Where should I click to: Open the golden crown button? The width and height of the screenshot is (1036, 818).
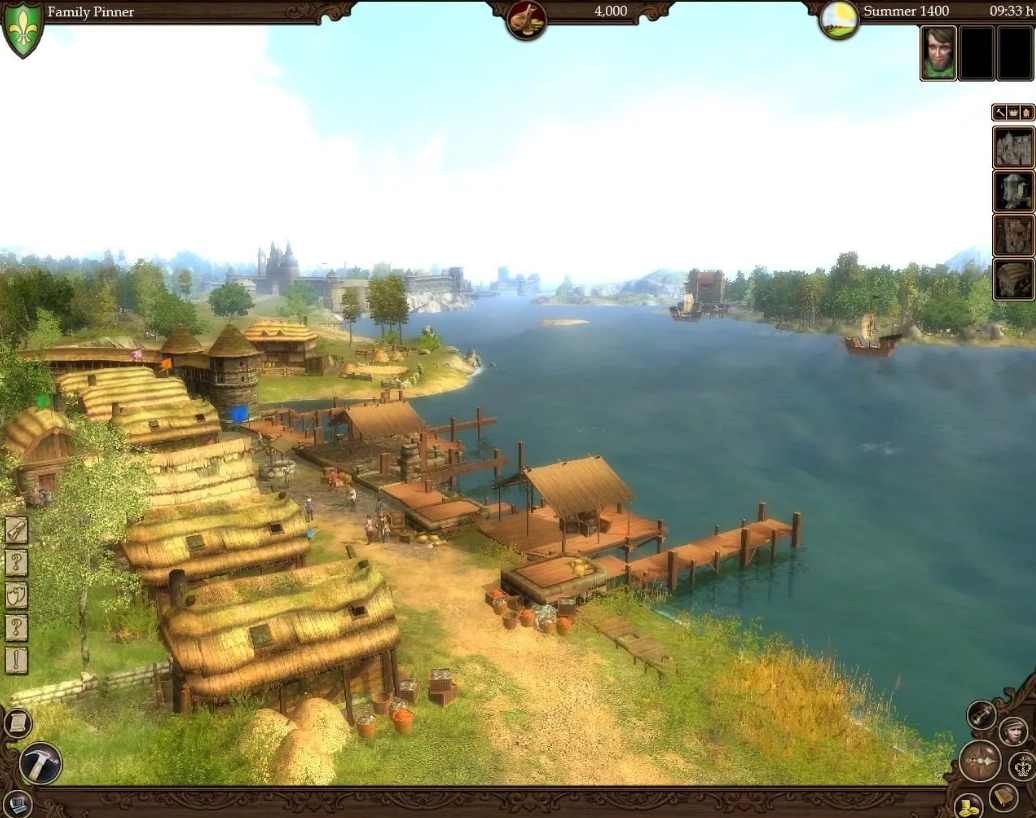1022,766
